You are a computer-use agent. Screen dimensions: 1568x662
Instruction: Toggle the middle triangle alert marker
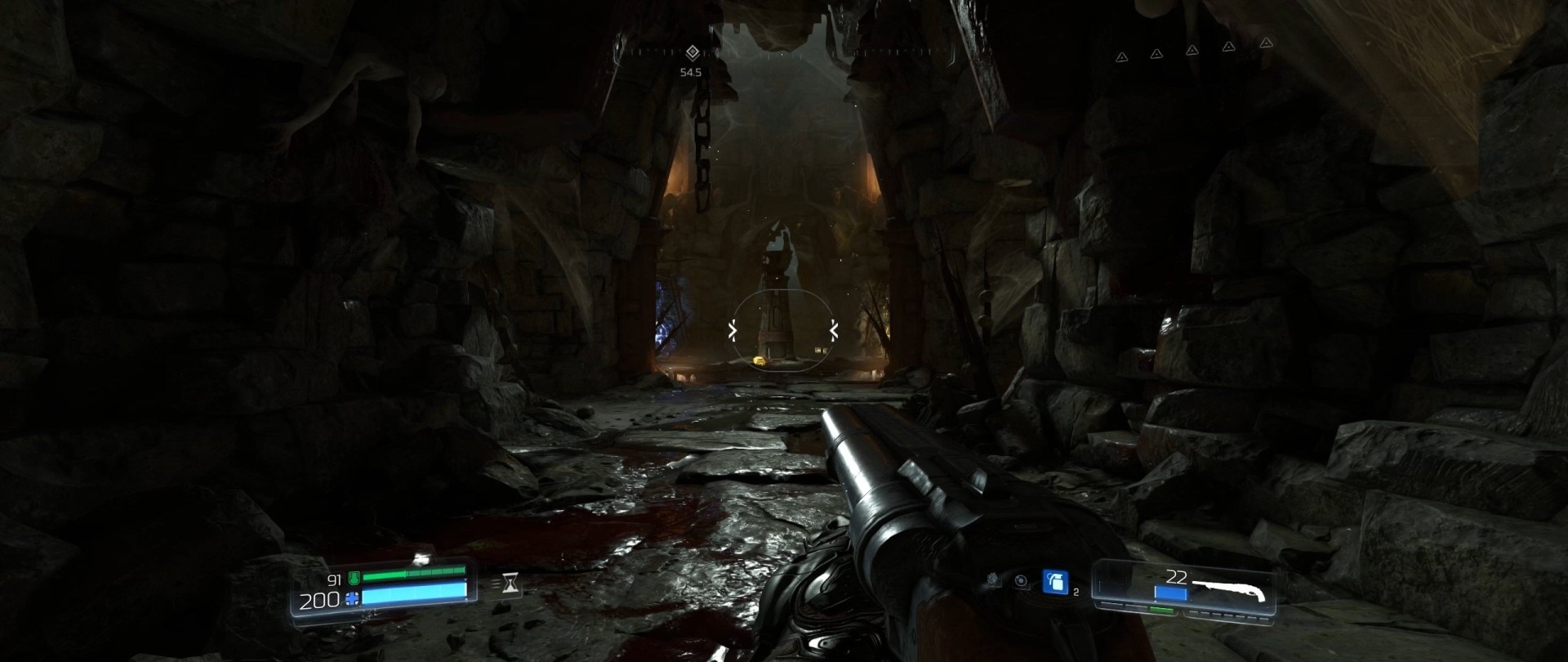[x=1192, y=51]
